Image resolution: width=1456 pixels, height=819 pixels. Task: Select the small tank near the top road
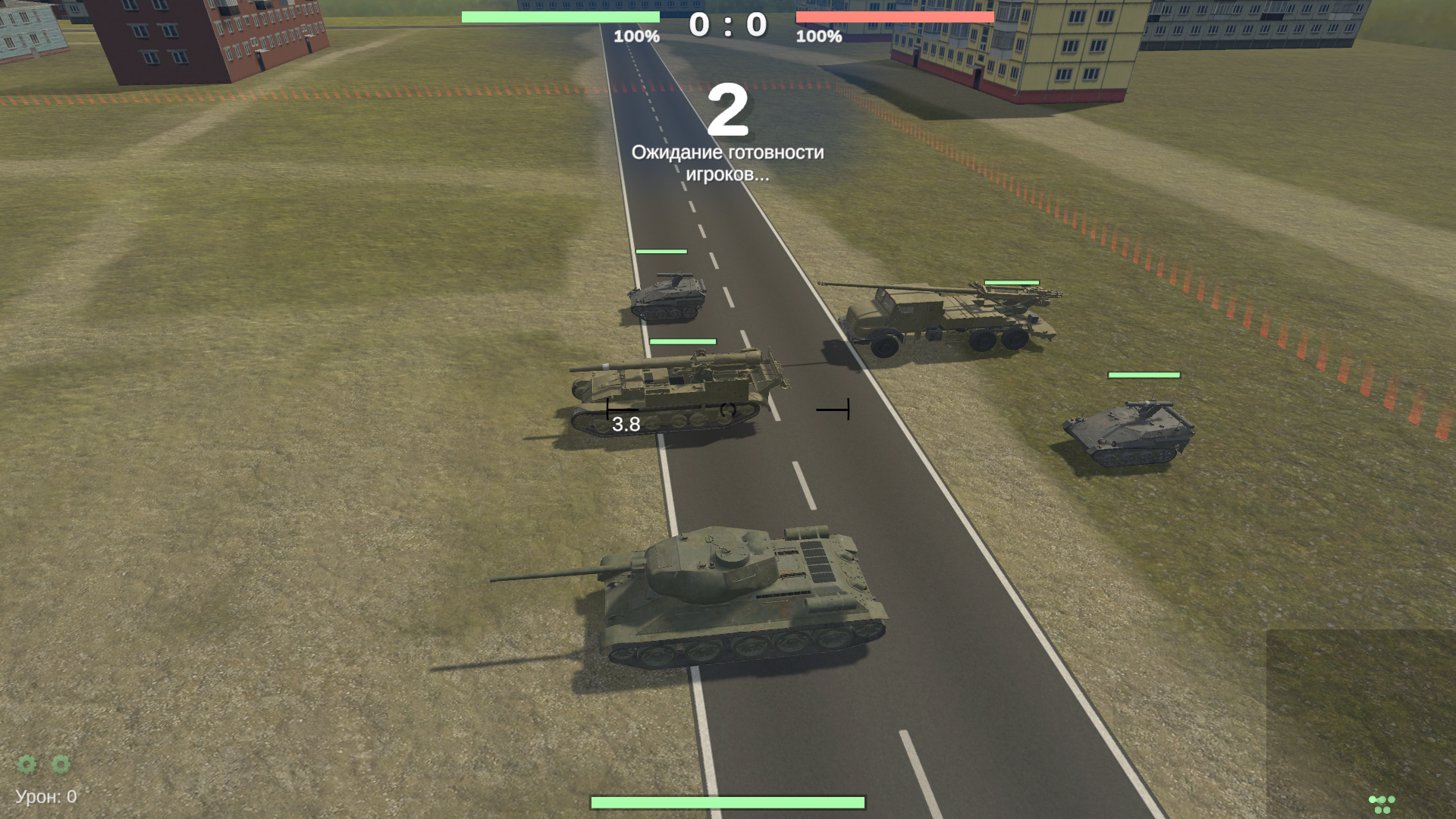coord(666,296)
